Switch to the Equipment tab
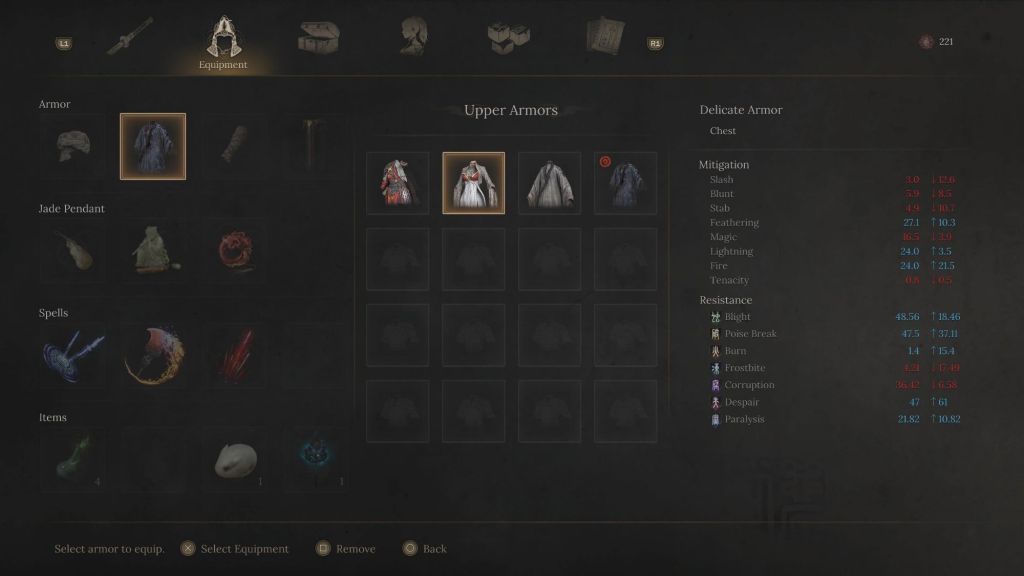The image size is (1024, 576). (x=222, y=40)
